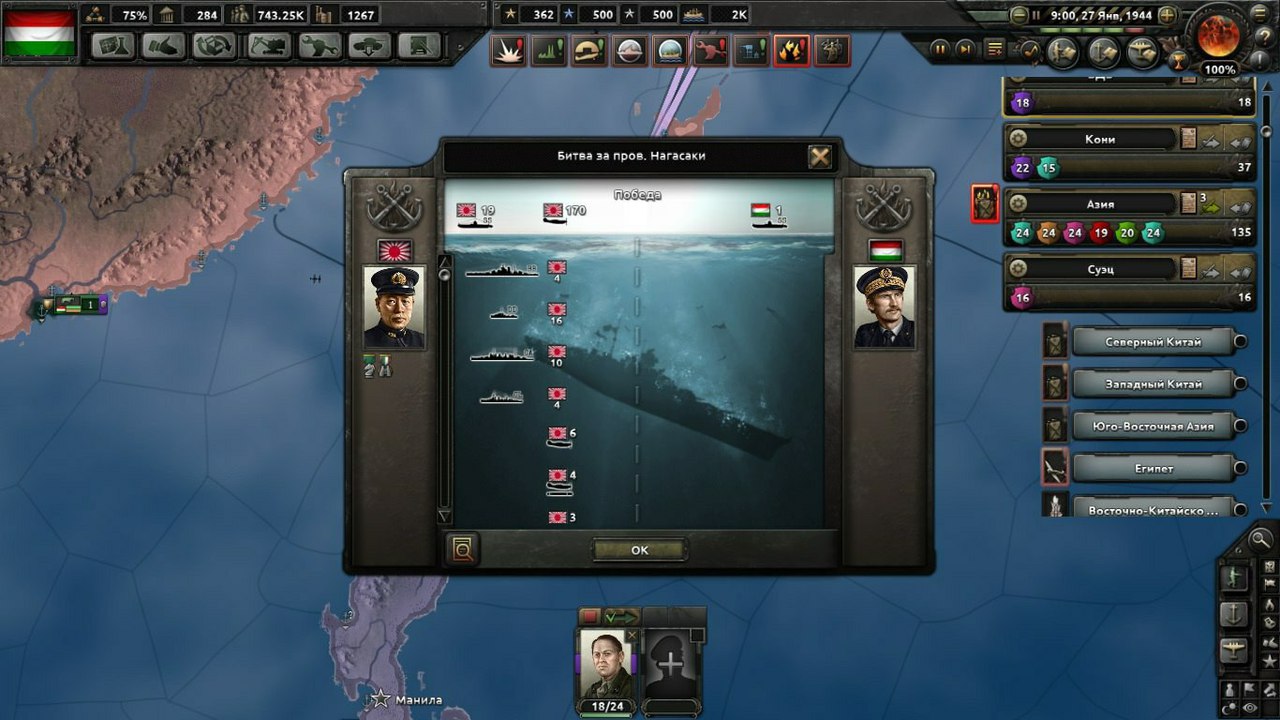Open the construction crane menu
The height and width of the screenshot is (720, 1280).
(268, 47)
